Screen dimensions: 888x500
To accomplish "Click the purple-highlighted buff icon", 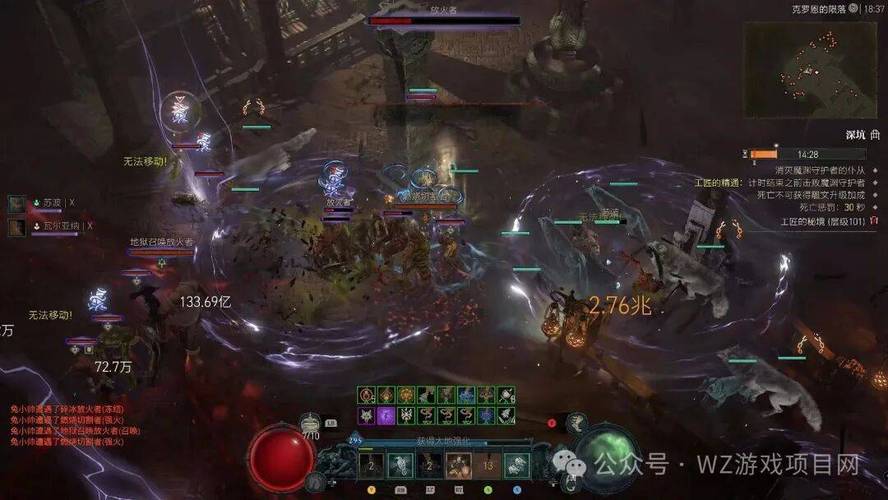I will coord(386,414).
